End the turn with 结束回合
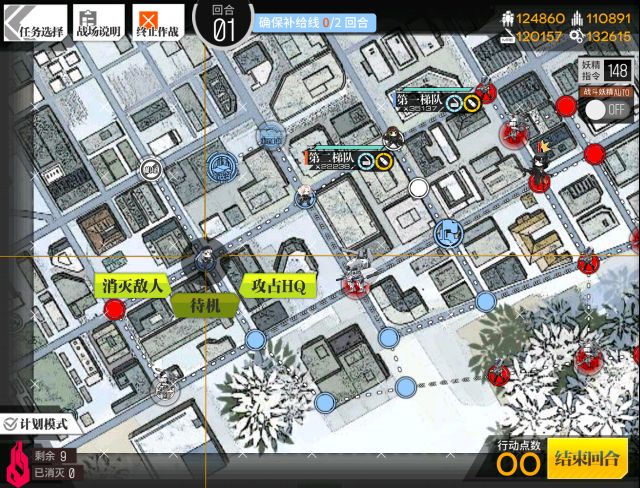 (587, 461)
